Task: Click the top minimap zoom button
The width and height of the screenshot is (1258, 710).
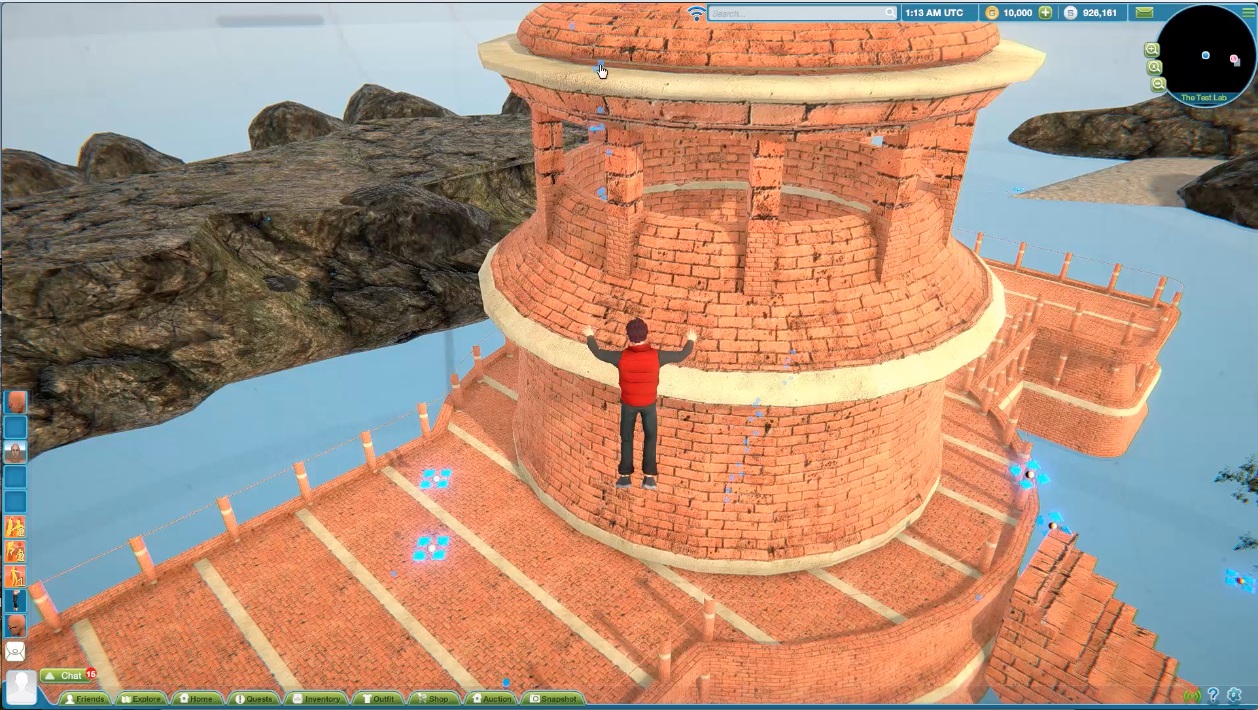Action: (x=1152, y=49)
